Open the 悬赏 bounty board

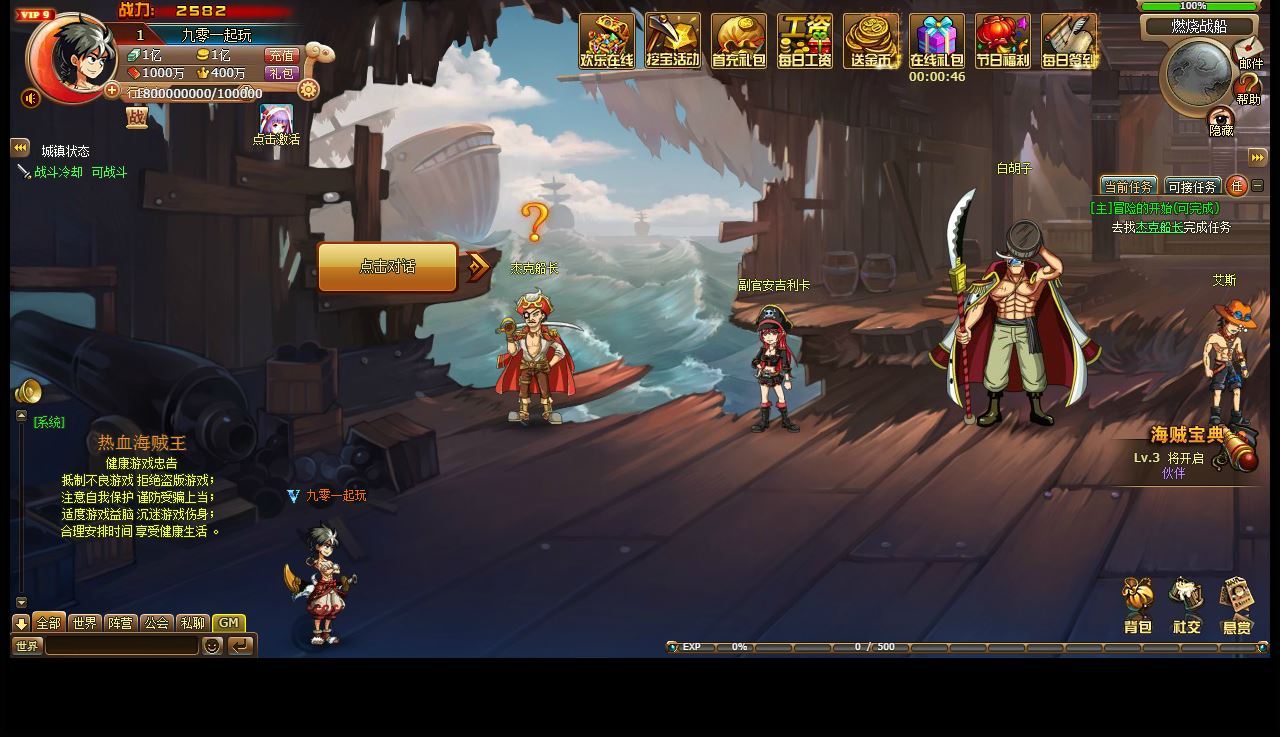click(x=1237, y=606)
